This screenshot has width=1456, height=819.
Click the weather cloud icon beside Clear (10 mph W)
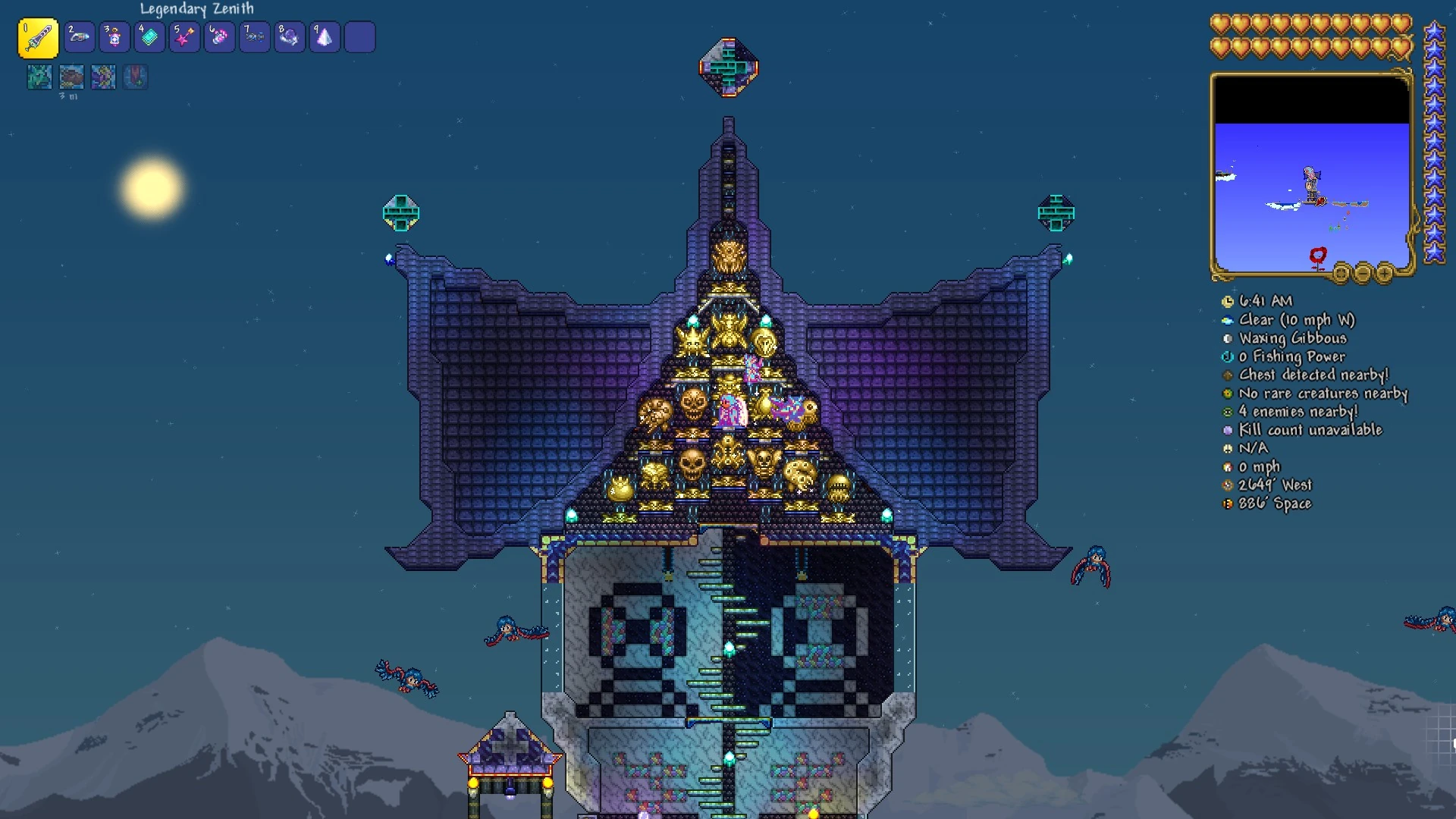[x=1229, y=319]
